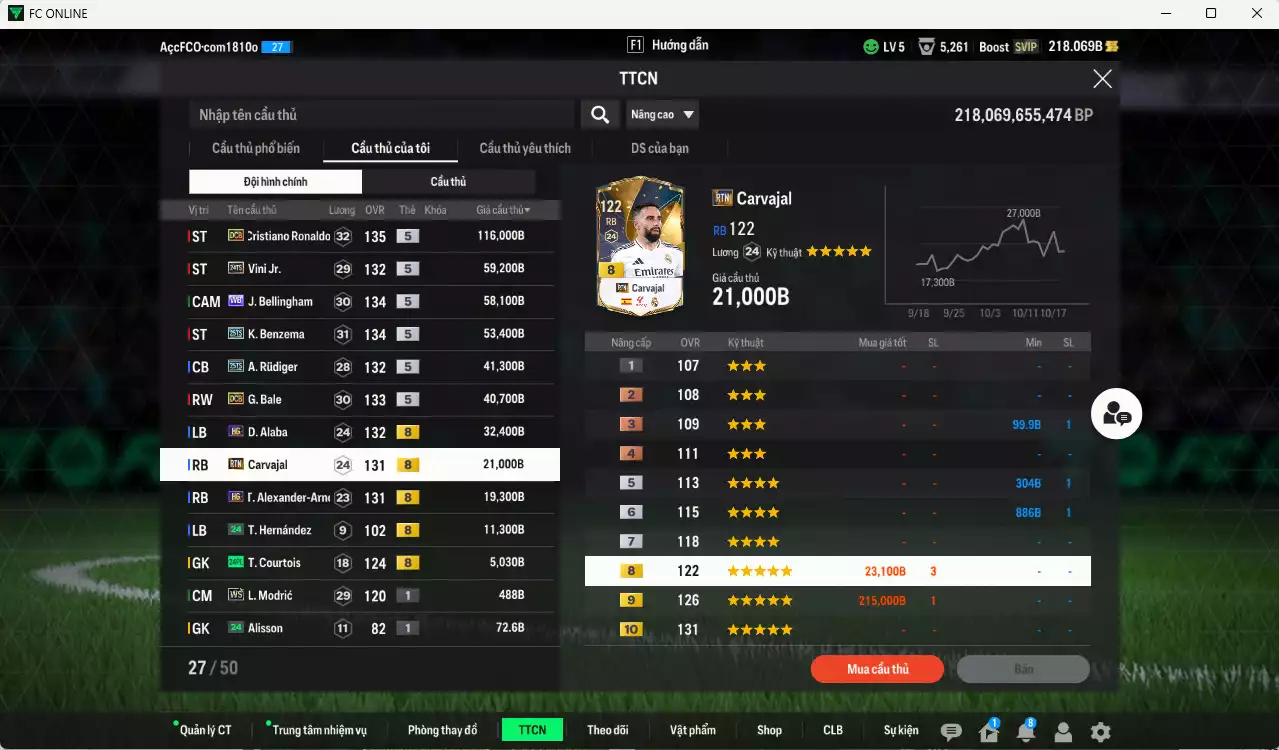Open the Shop from the bottom menu
This screenshot has width=1279, height=750.
pos(769,730)
